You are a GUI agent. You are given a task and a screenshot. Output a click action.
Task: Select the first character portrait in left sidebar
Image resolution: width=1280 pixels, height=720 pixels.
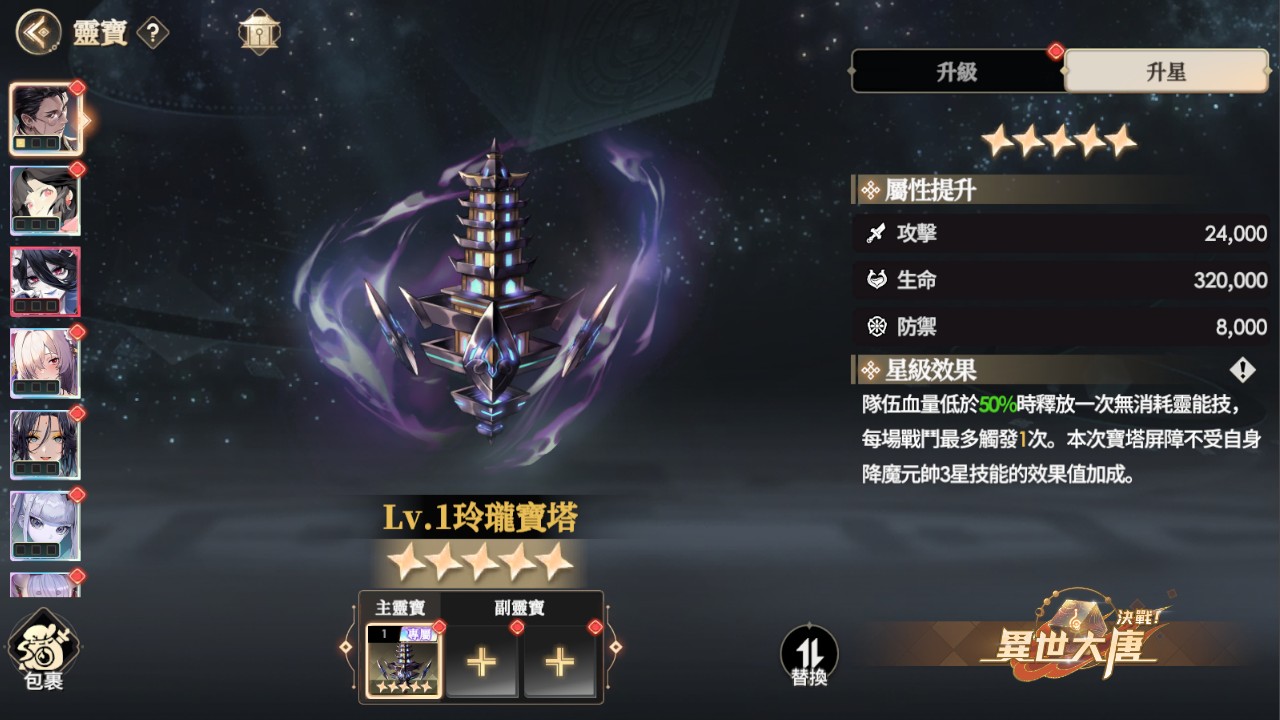click(46, 118)
